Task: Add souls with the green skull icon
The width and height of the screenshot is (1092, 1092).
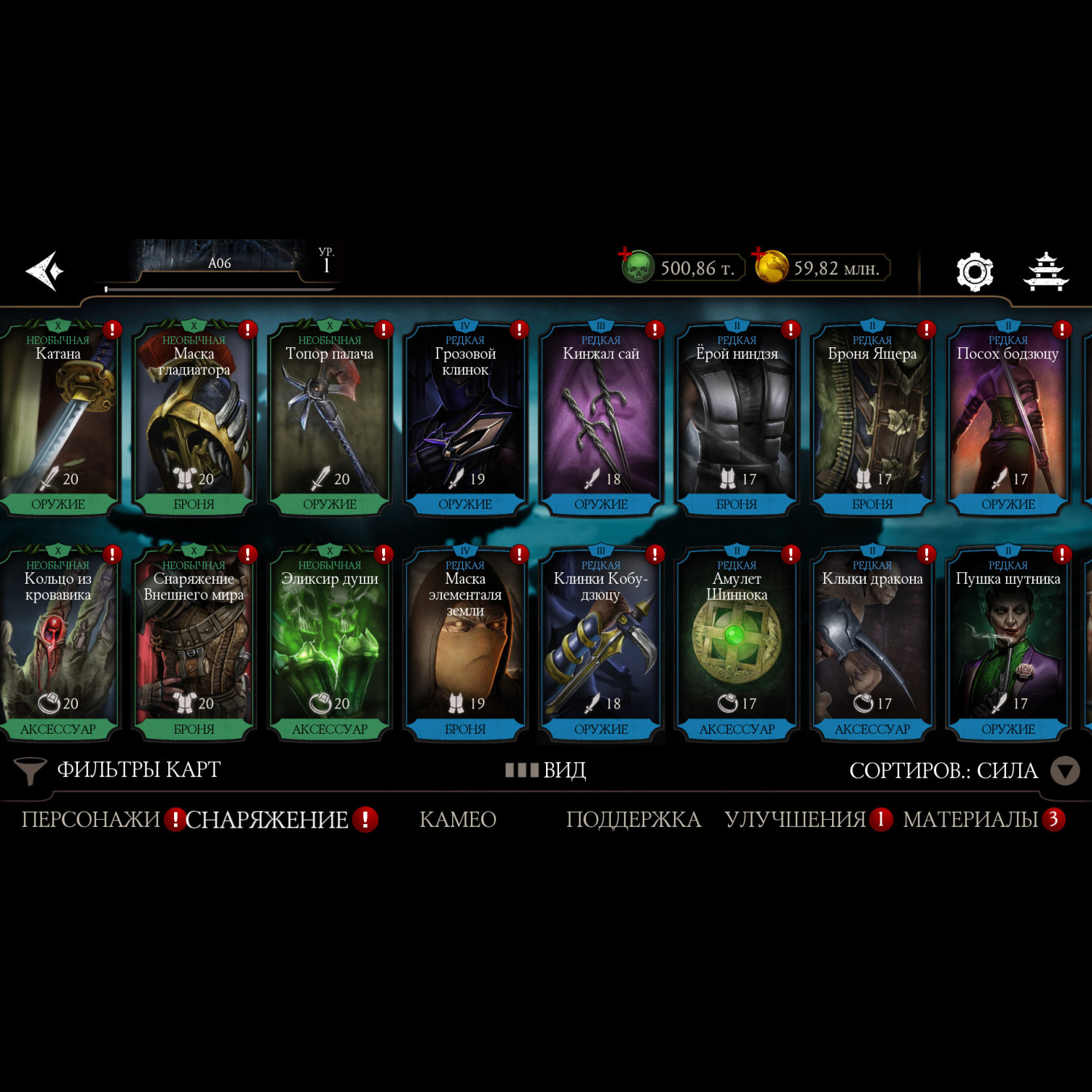Action: 637,267
